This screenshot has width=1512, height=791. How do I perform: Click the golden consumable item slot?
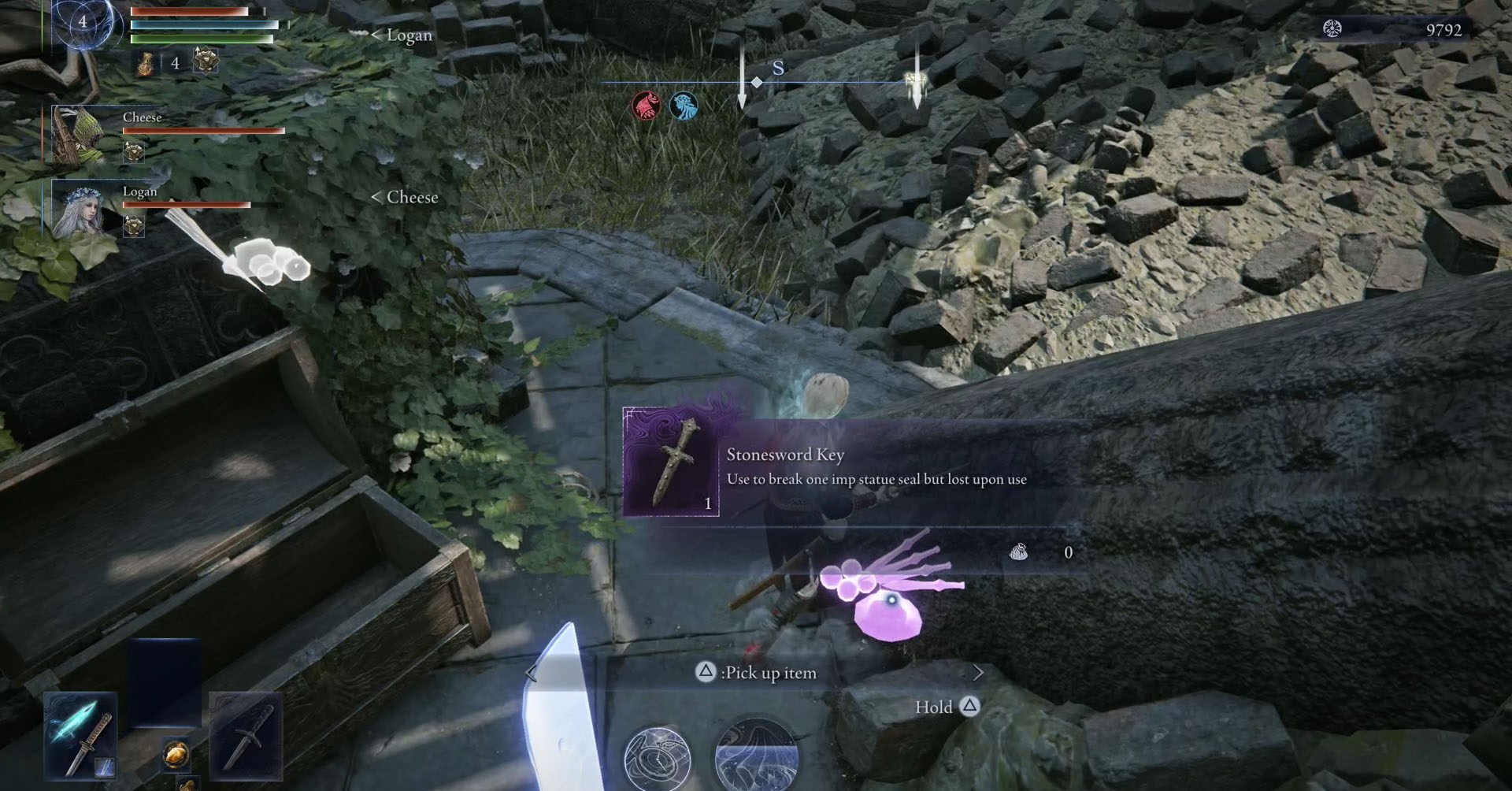176,754
